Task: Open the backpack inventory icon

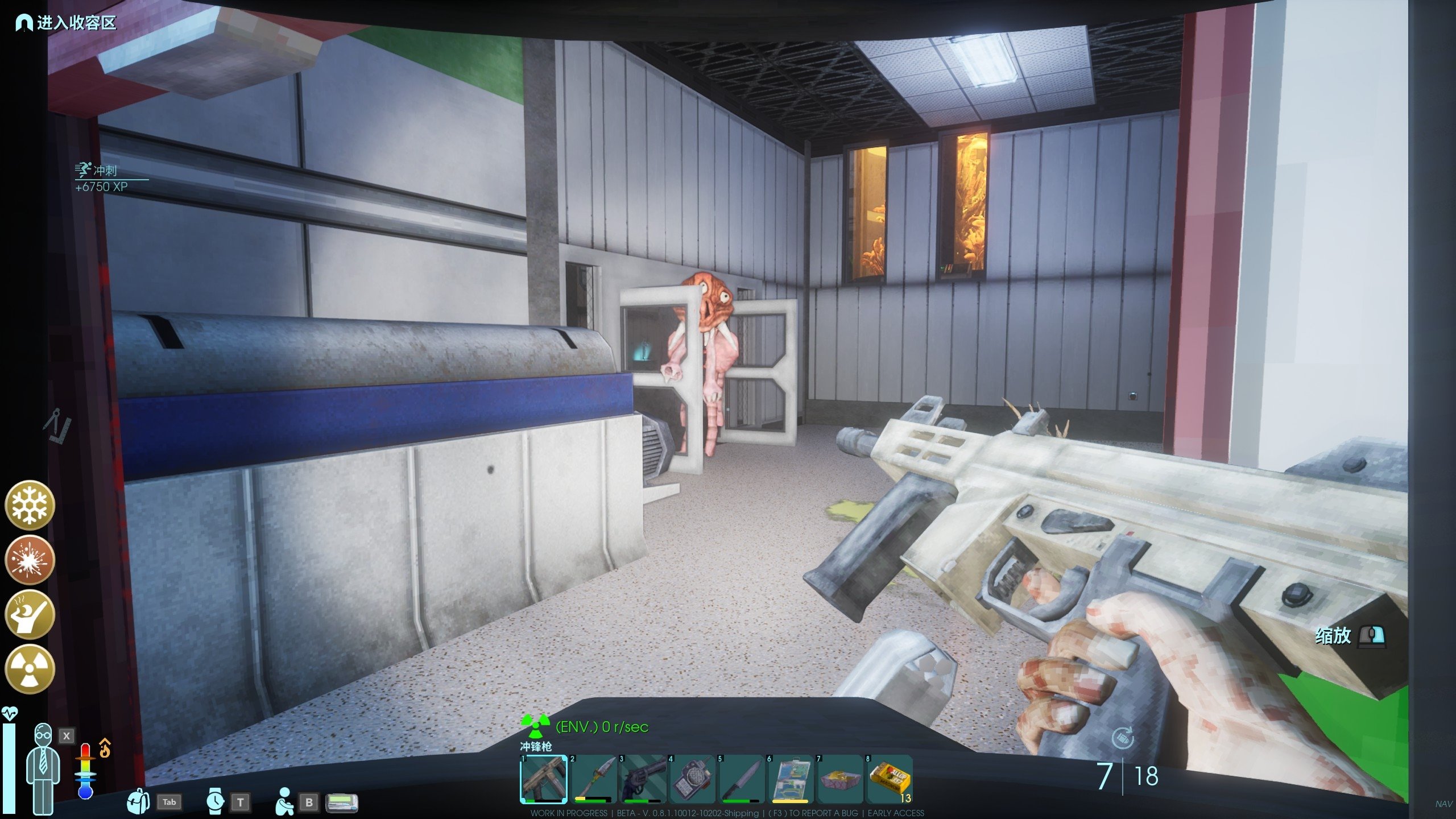Action: (138, 801)
